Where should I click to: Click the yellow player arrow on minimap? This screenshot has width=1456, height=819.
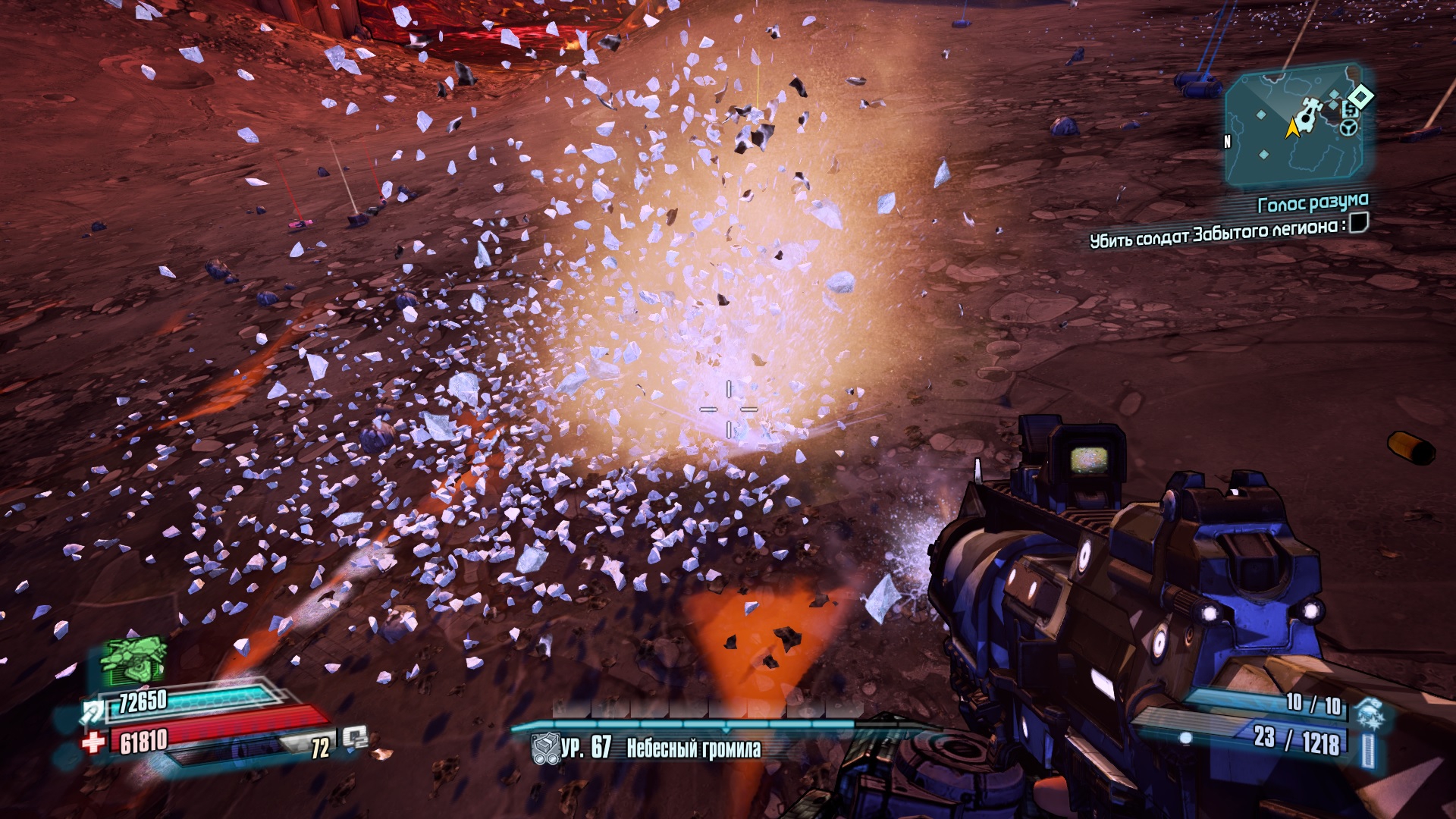[x=1292, y=129]
